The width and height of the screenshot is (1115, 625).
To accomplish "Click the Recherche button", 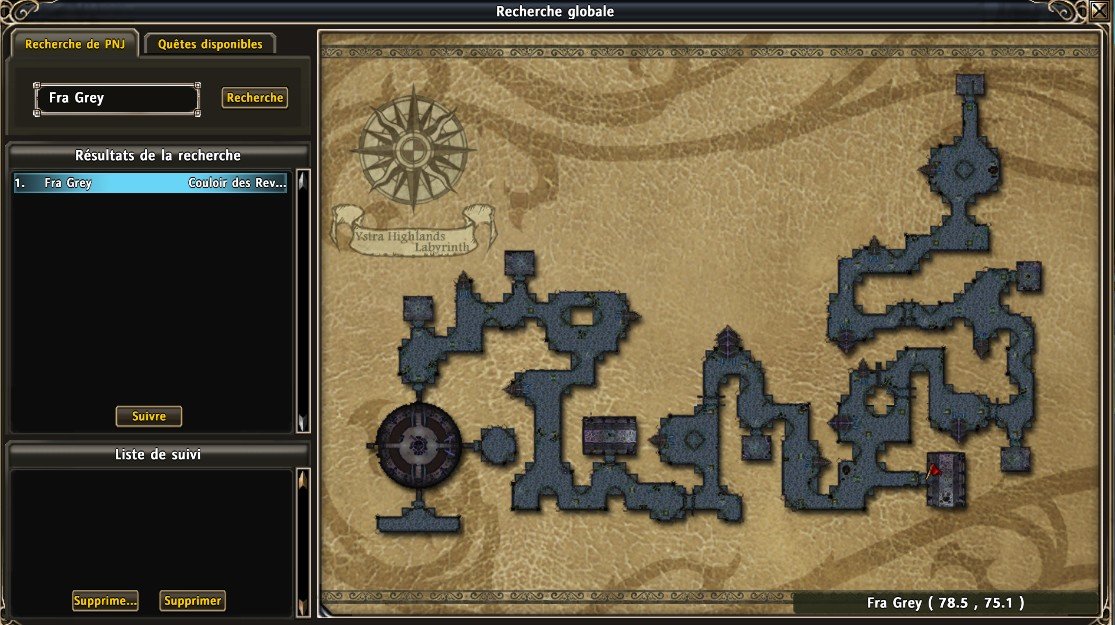I will pyautogui.click(x=255, y=98).
